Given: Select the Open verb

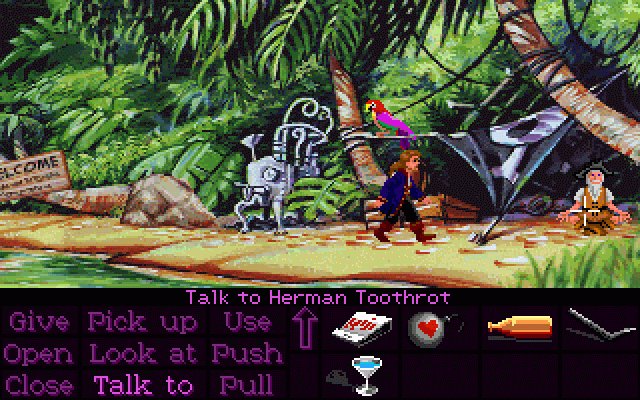Looking at the screenshot, I should tap(39, 353).
